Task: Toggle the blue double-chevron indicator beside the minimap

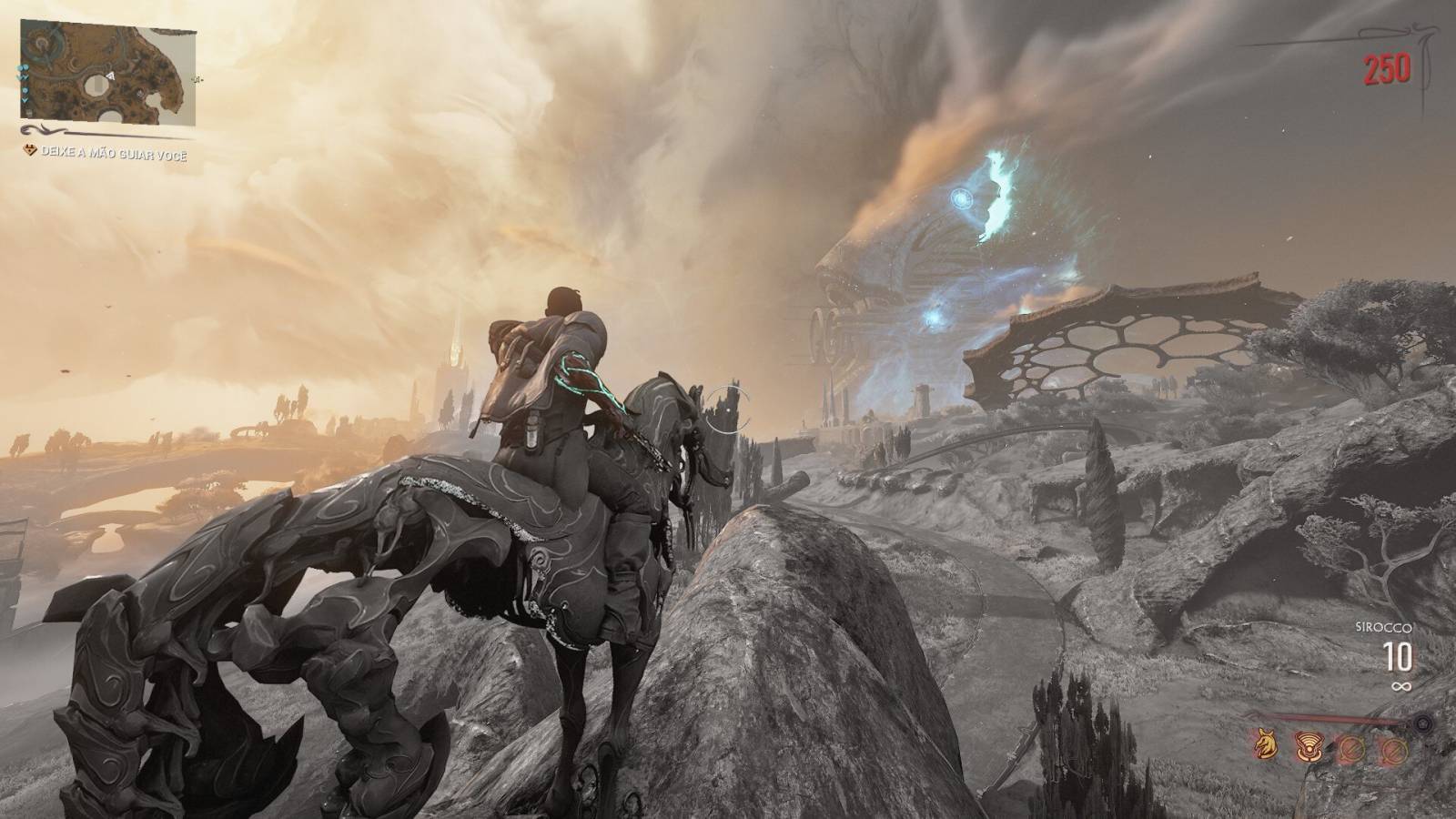Action: tap(25, 76)
